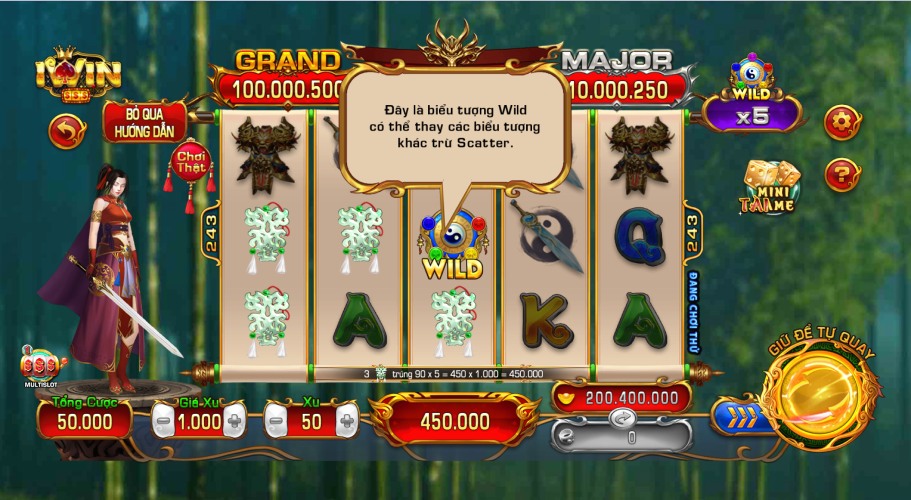911x500 pixels.
Task: Click the red back arrow button
Action: pyautogui.click(x=67, y=131)
